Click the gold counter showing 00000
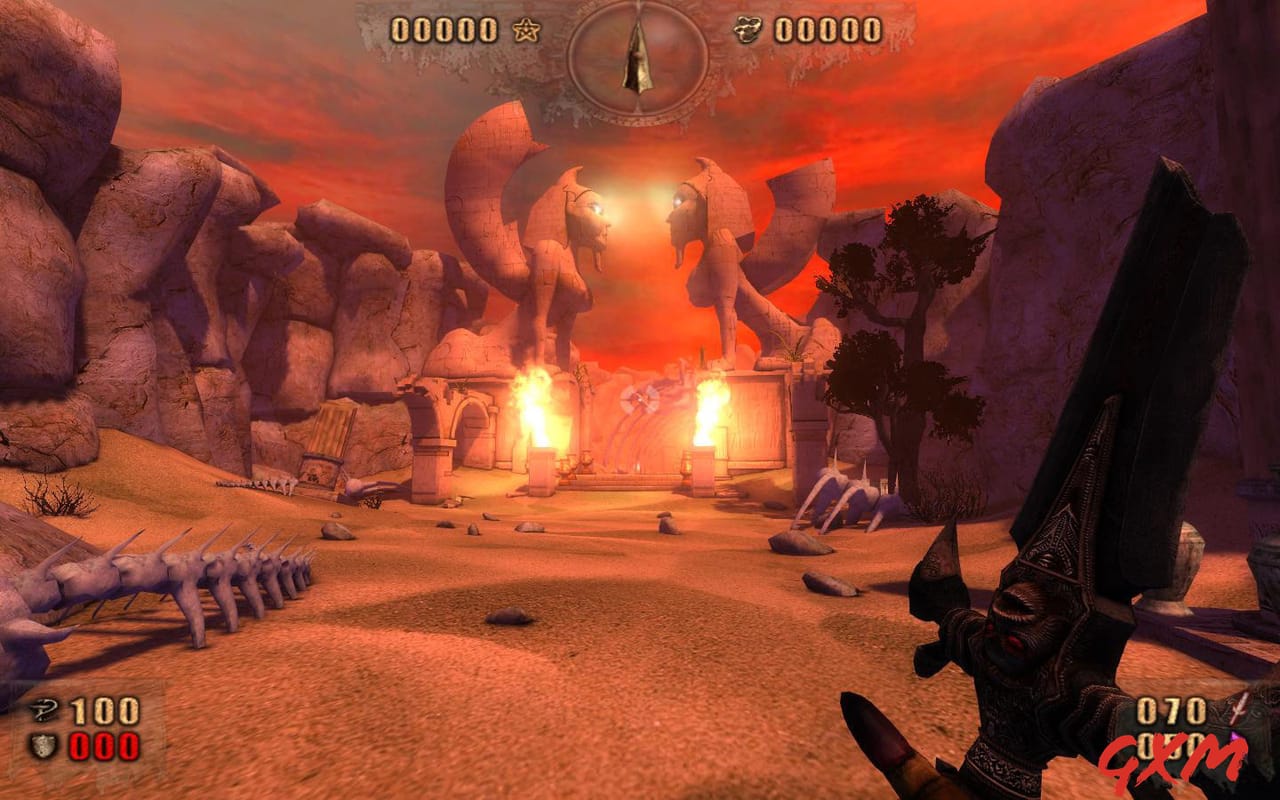The height and width of the screenshot is (800, 1280). (830, 30)
